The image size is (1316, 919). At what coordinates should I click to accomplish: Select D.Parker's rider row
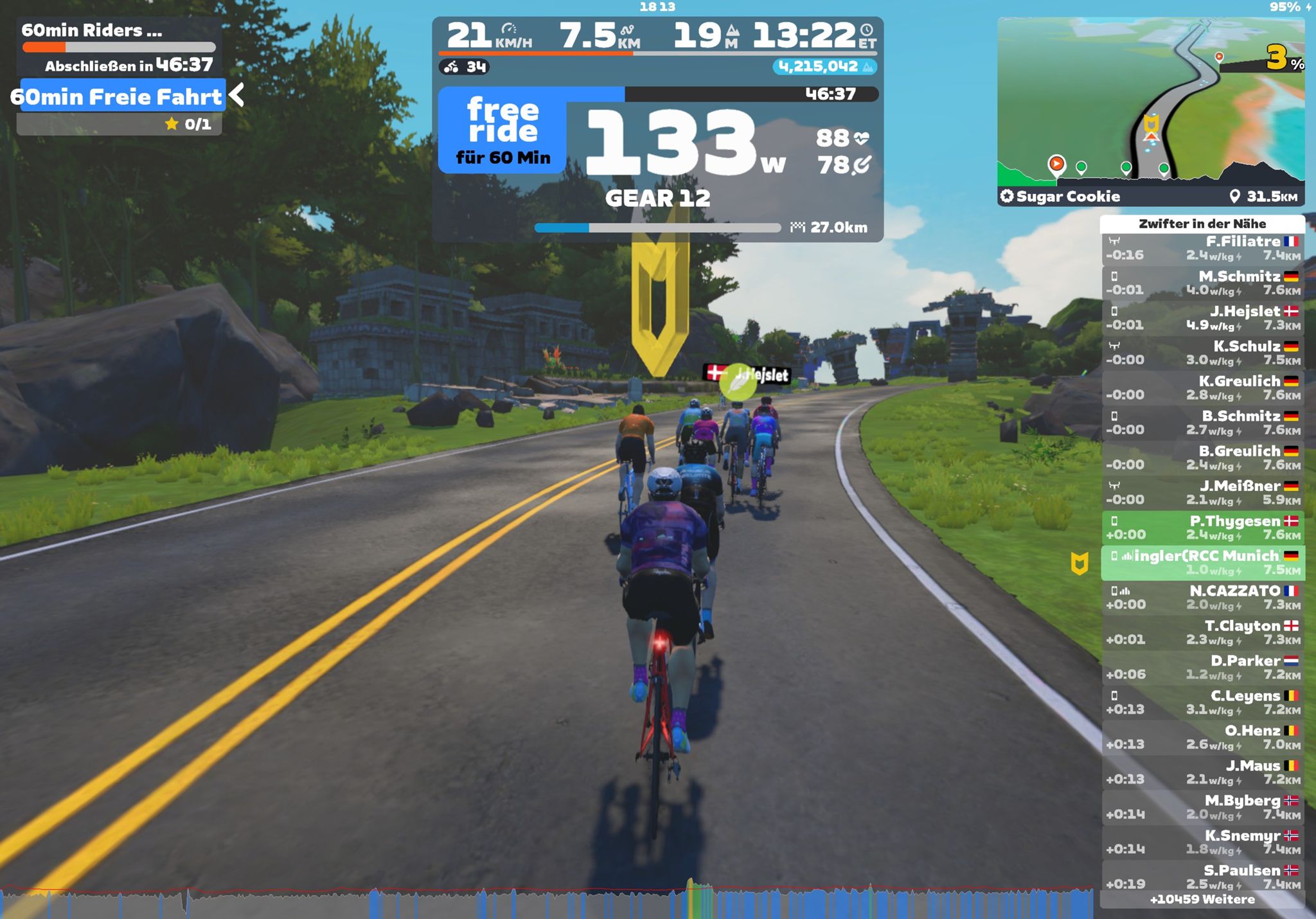tap(1202, 667)
